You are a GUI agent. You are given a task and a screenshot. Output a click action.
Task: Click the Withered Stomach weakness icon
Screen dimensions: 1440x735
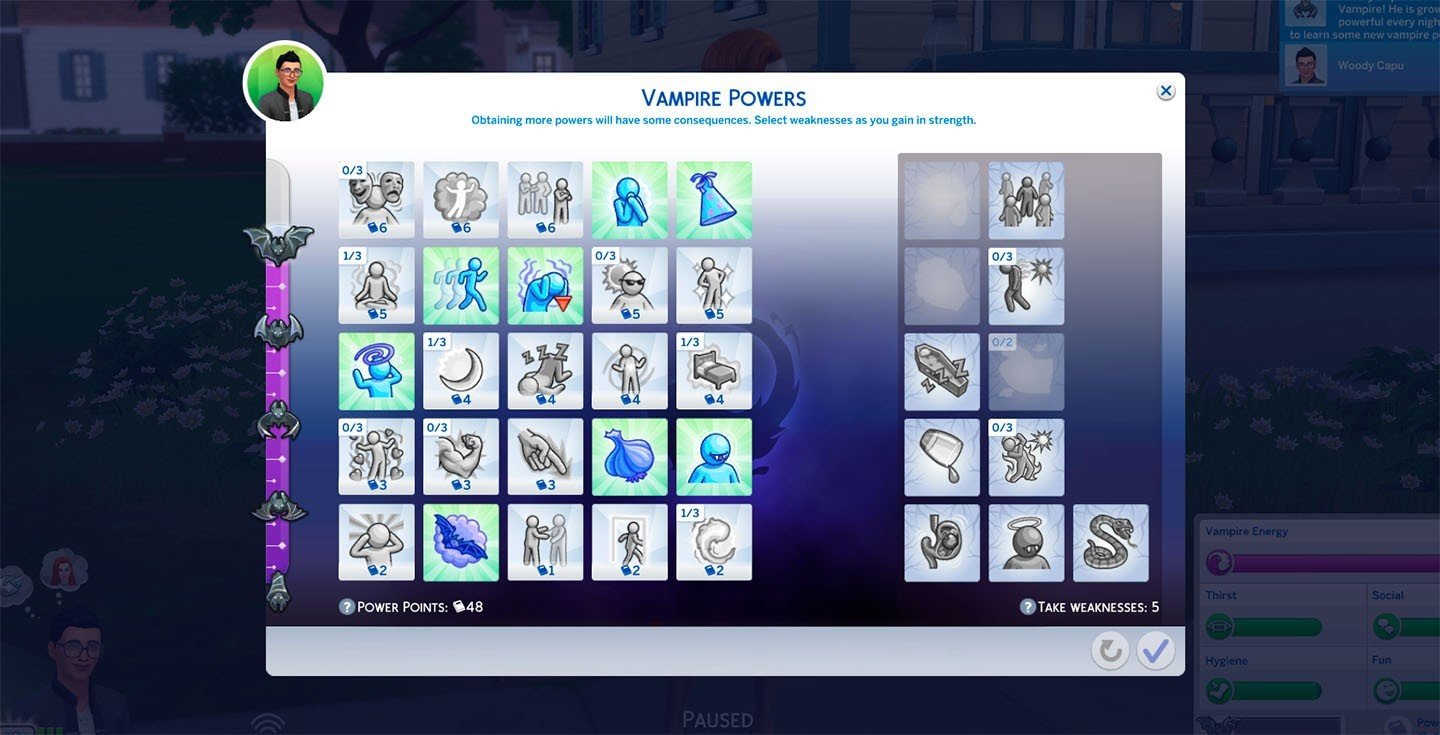coord(941,542)
